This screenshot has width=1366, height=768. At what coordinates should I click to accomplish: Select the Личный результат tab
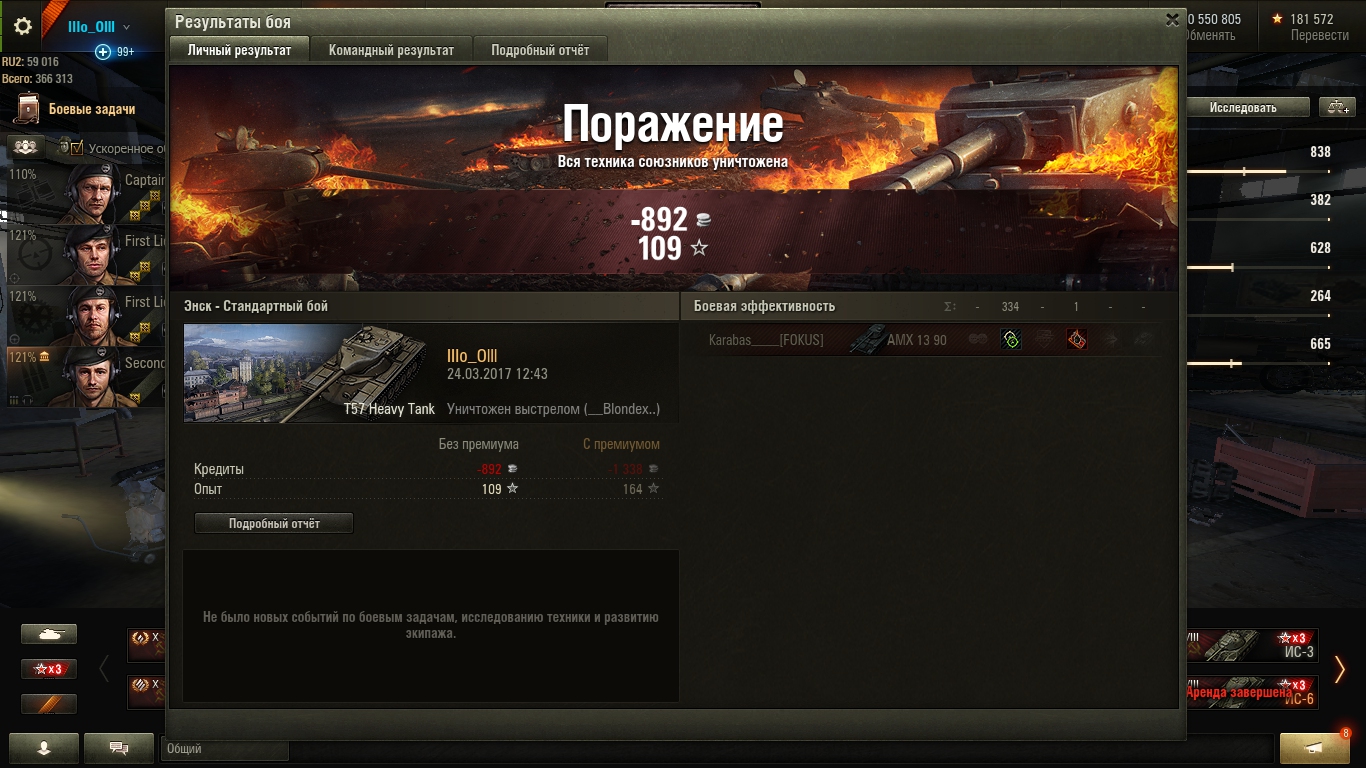[x=240, y=50]
